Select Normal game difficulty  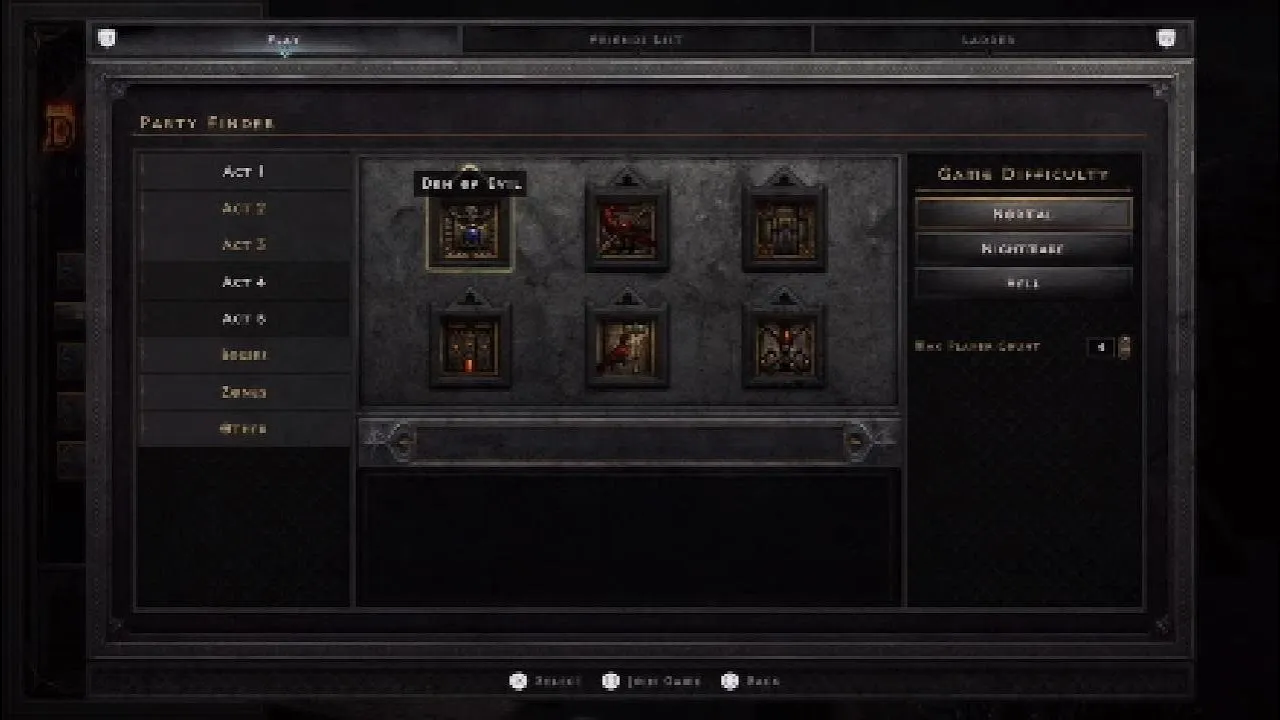(1023, 213)
